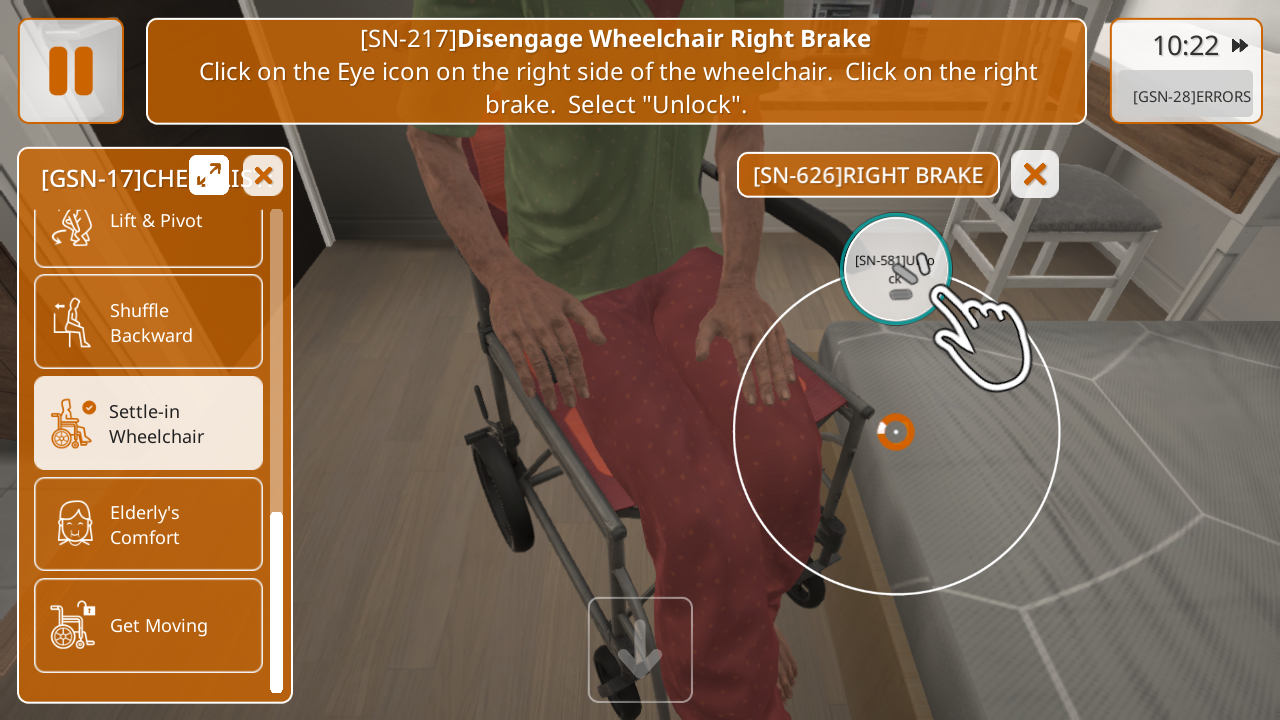Image resolution: width=1280 pixels, height=720 pixels.
Task: Pause the simulation
Action: (x=71, y=71)
